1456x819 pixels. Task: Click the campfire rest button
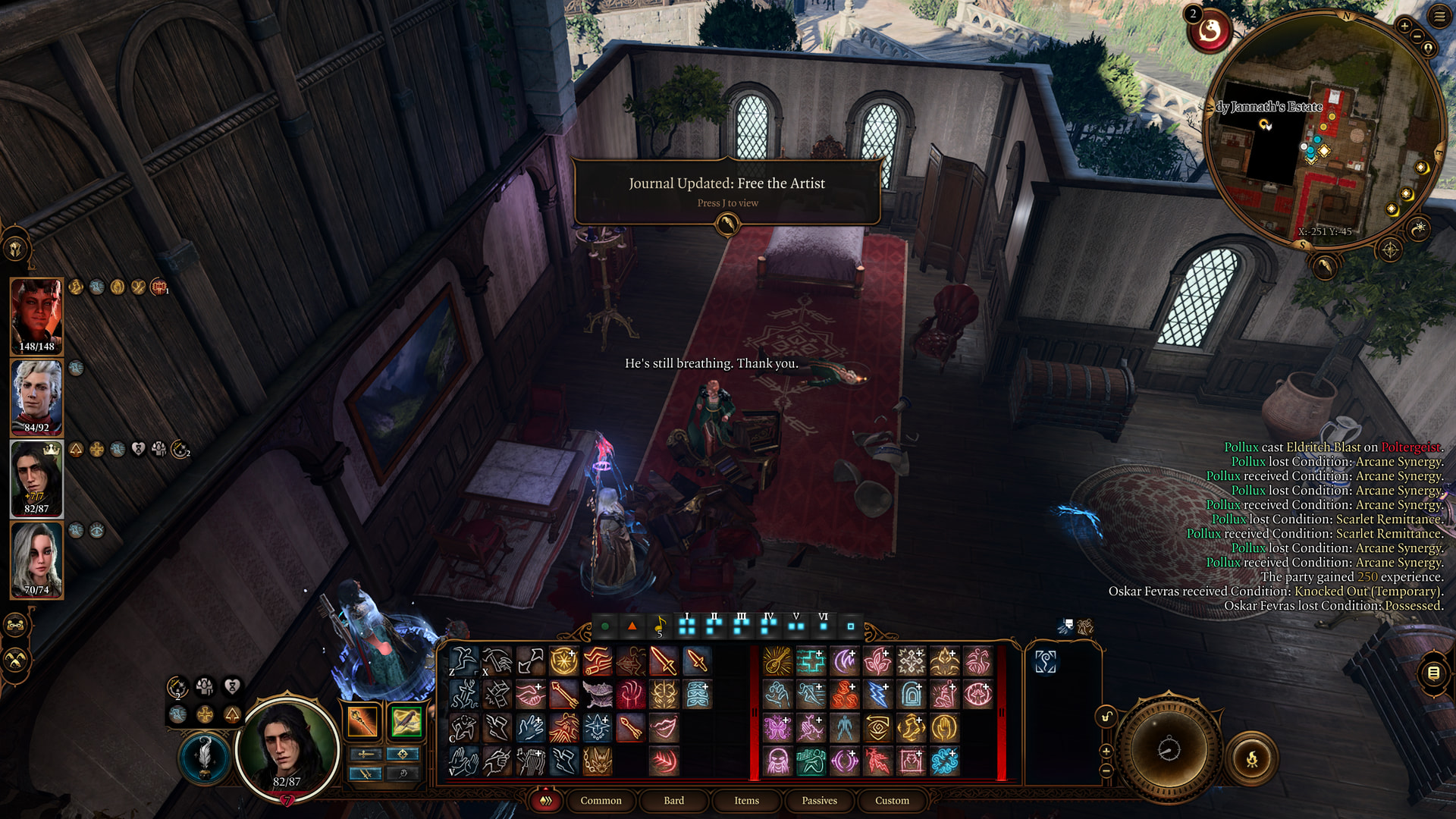tap(1251, 758)
